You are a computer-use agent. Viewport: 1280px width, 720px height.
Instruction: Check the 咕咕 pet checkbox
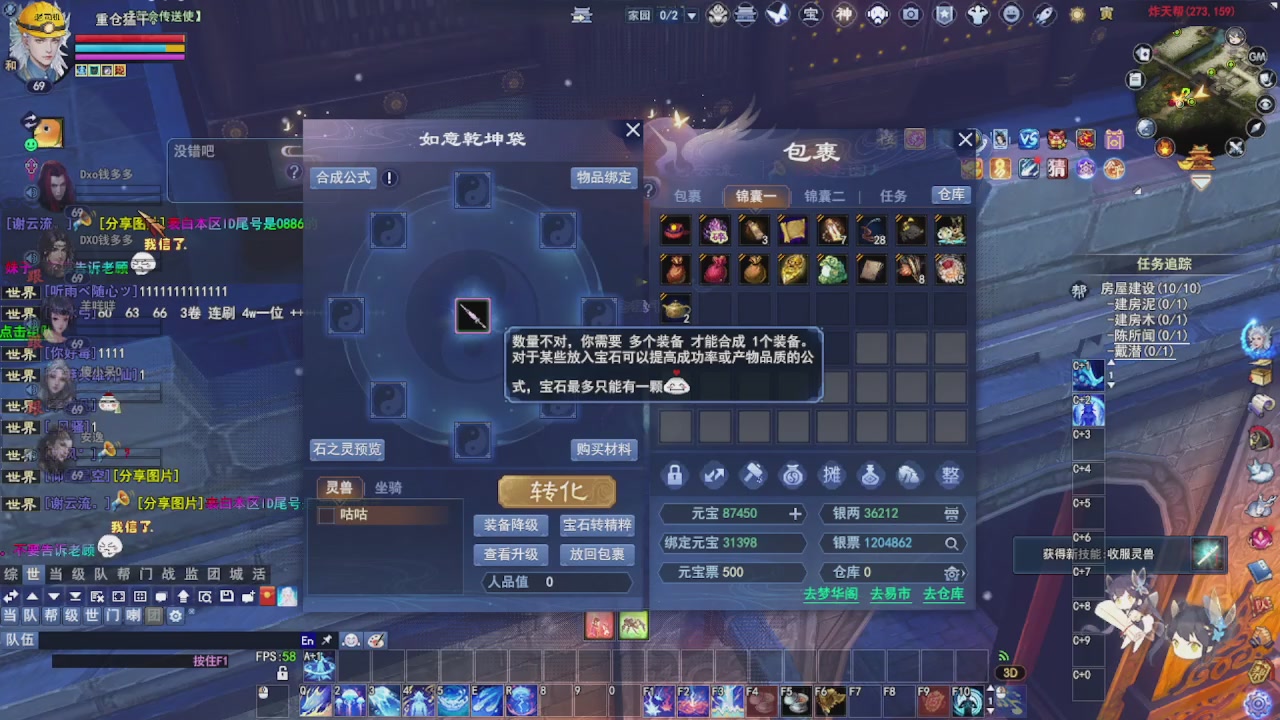326,514
